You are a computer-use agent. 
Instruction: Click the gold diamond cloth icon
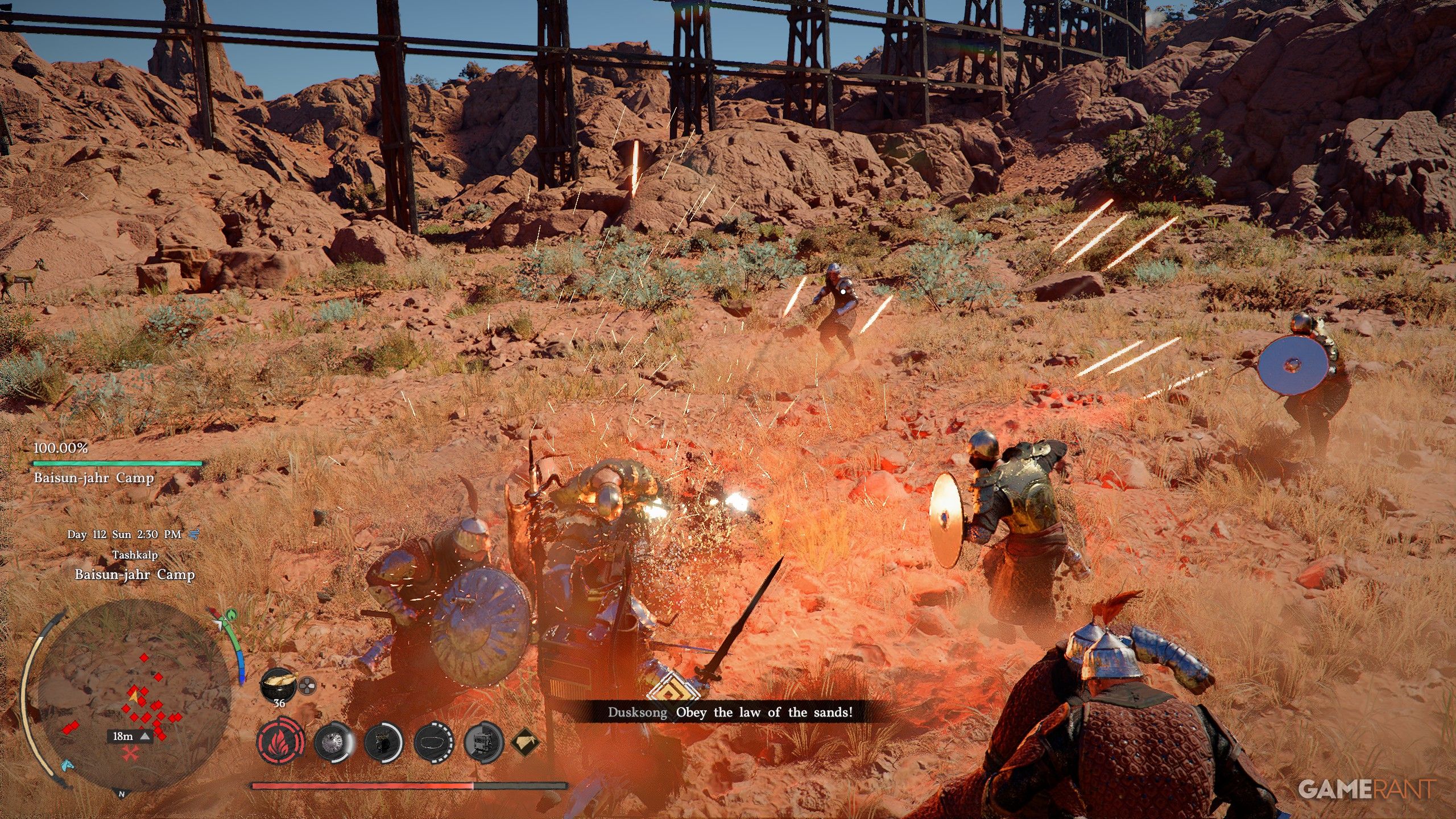coord(525,742)
